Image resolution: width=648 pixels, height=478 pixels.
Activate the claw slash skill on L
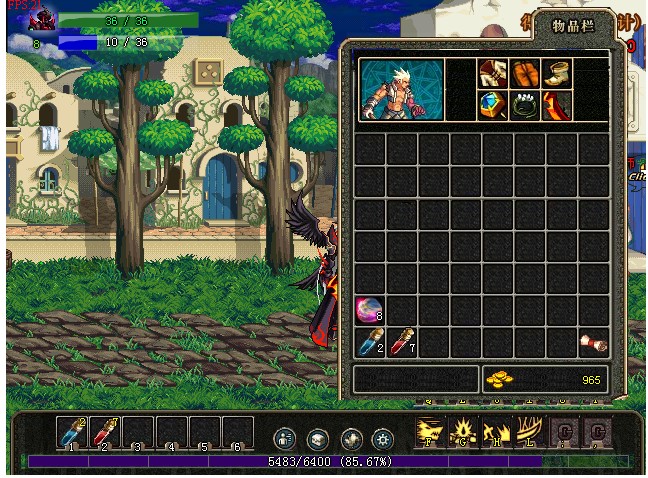(528, 432)
